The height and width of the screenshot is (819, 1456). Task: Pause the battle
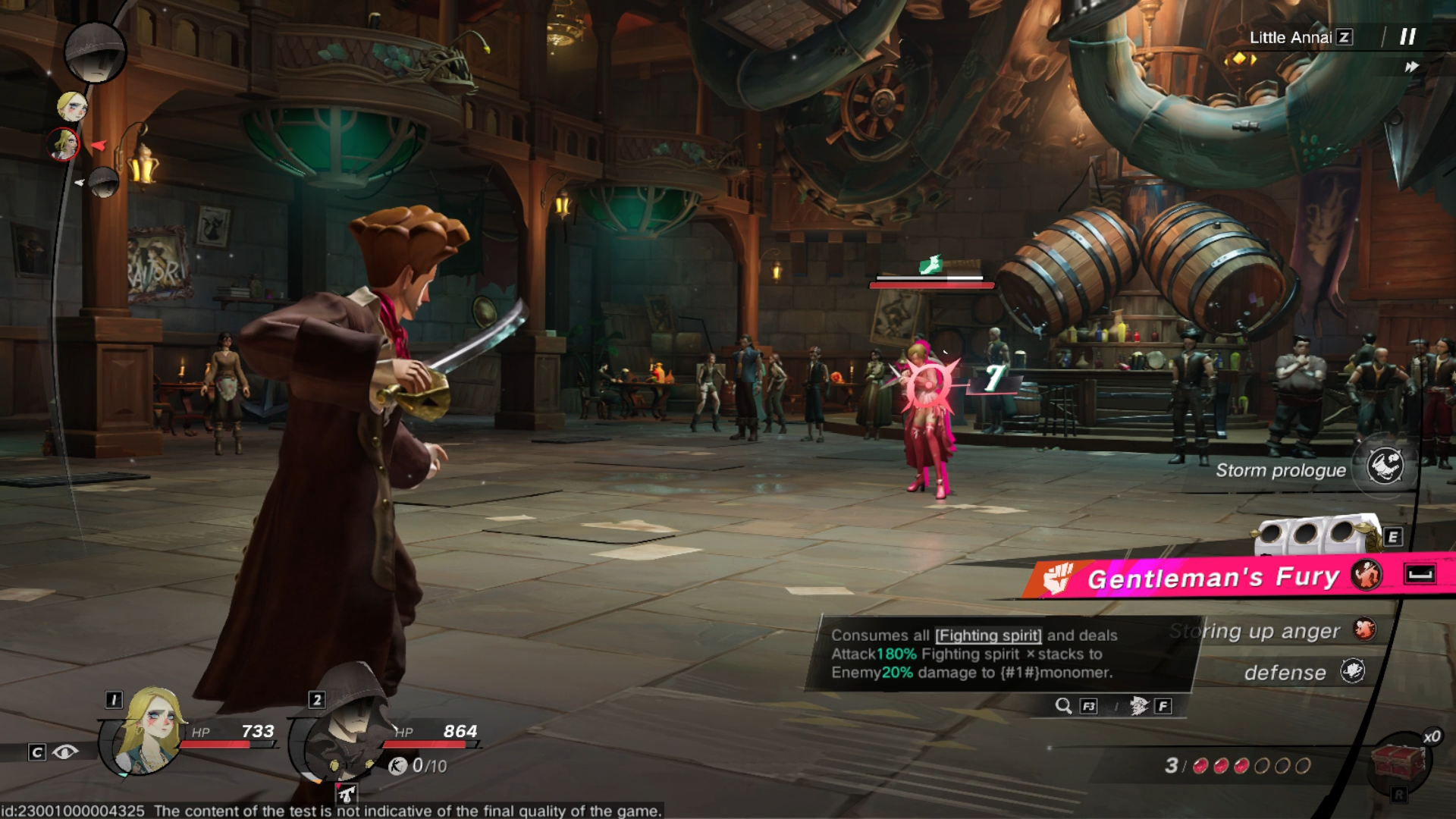pyautogui.click(x=1407, y=36)
